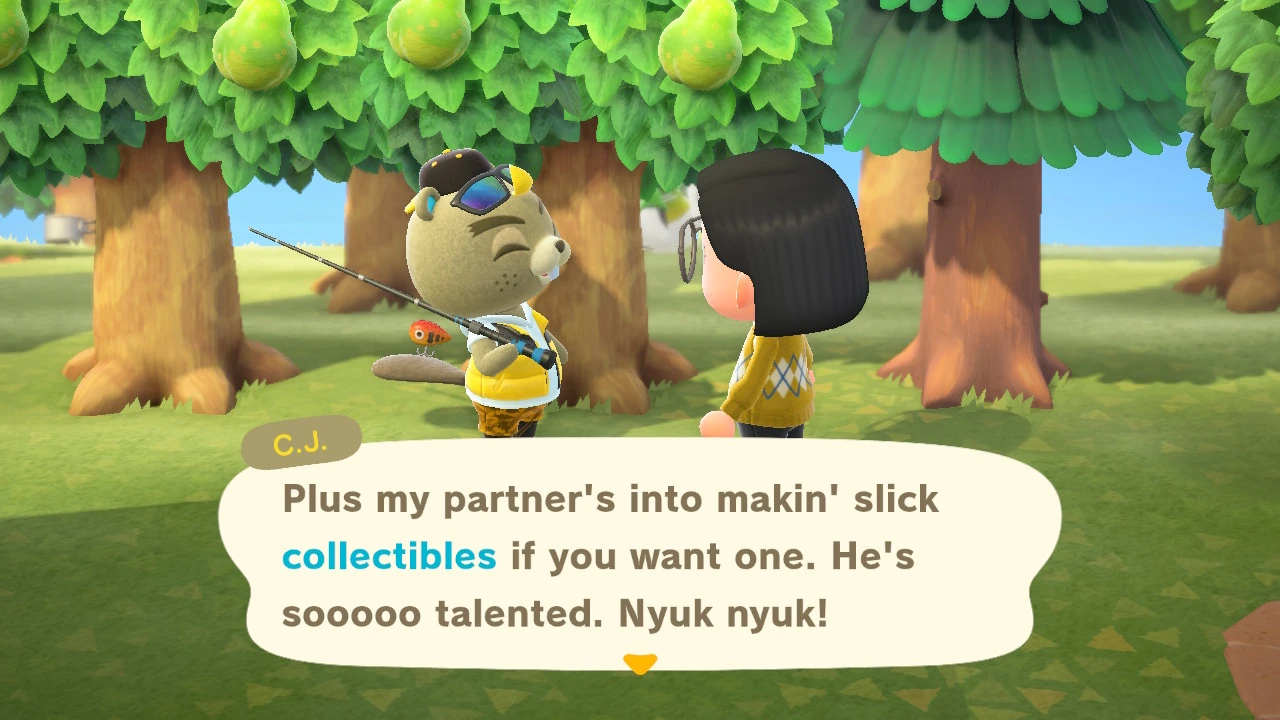Click C.J.'s black cap
This screenshot has width=1280, height=720.
[x=452, y=168]
